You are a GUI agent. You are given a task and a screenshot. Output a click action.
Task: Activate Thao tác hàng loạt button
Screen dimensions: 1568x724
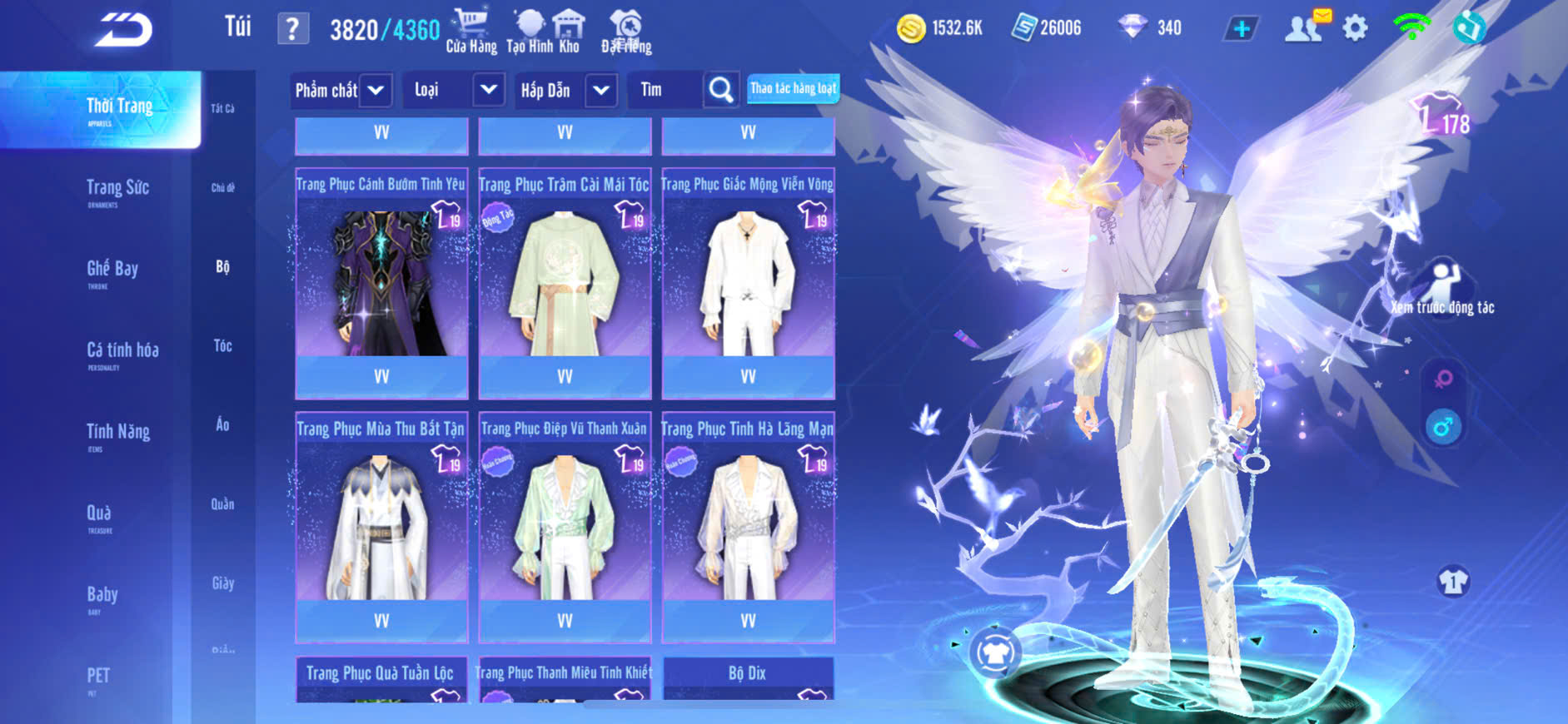(x=793, y=88)
